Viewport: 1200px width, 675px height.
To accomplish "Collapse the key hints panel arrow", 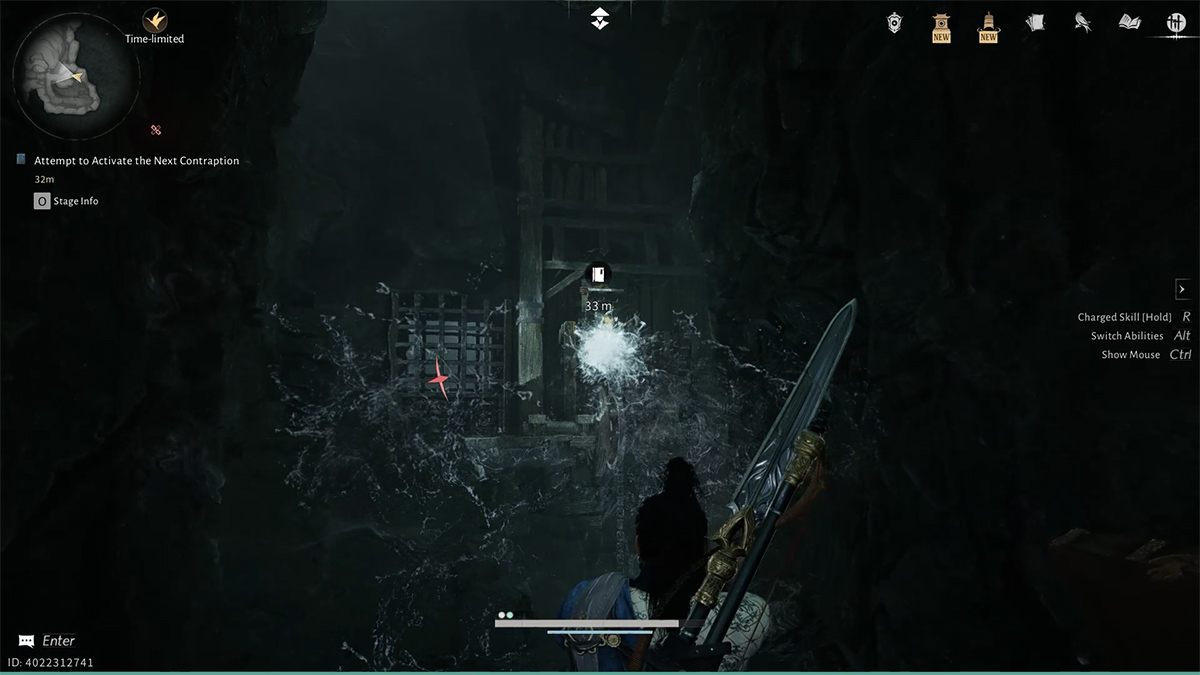I will click(x=1182, y=289).
